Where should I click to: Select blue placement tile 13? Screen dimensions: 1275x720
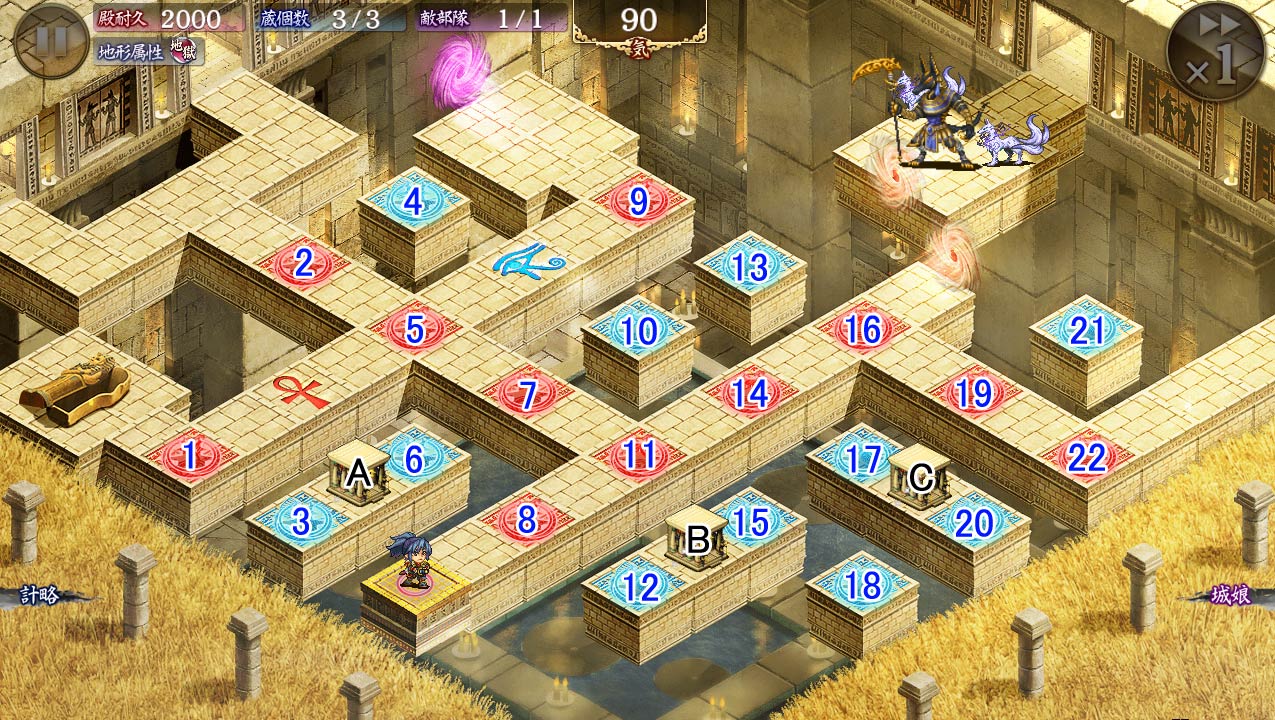coord(750,266)
